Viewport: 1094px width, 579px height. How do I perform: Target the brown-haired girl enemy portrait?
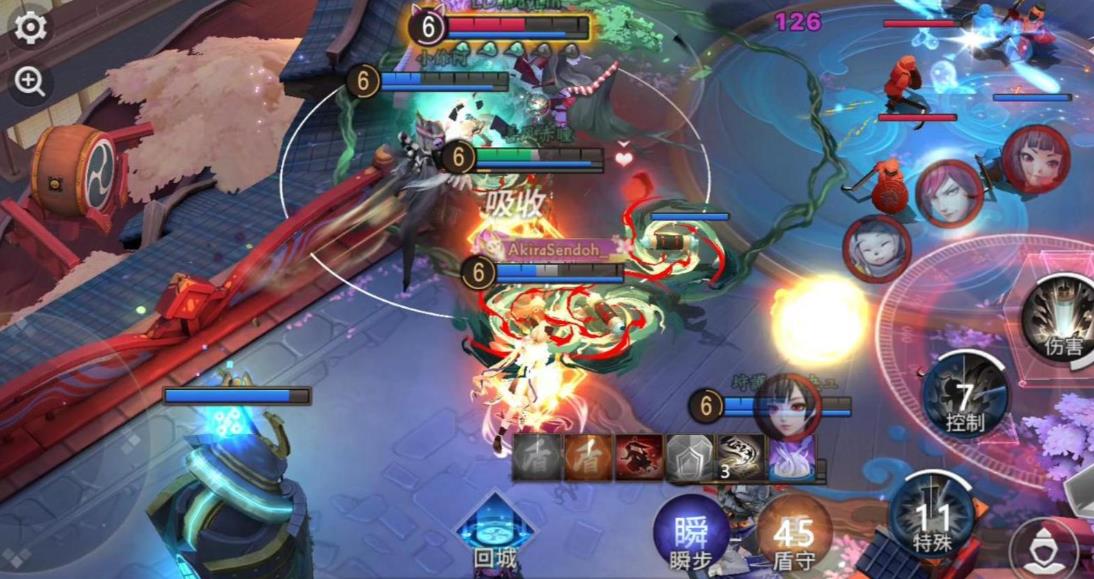tap(1035, 157)
